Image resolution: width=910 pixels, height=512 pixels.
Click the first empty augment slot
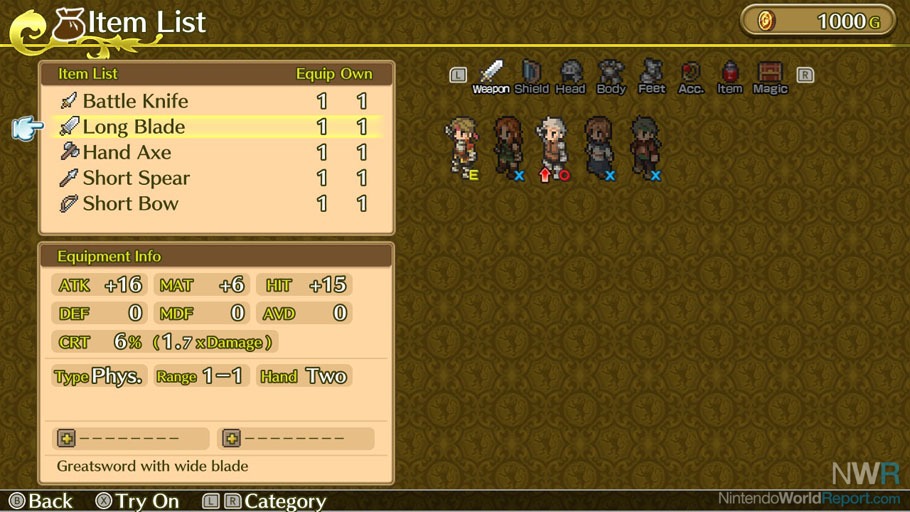tap(130, 439)
